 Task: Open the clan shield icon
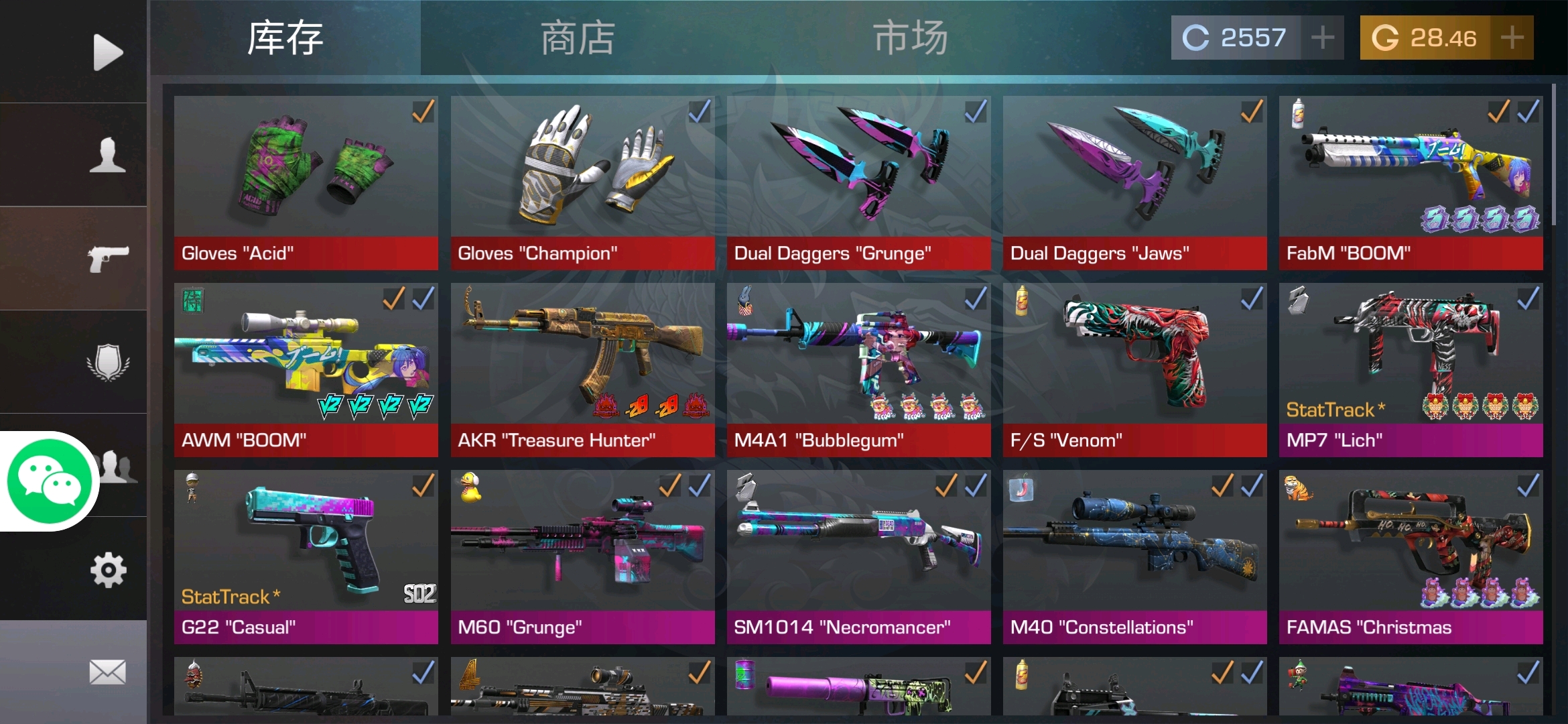(x=107, y=362)
